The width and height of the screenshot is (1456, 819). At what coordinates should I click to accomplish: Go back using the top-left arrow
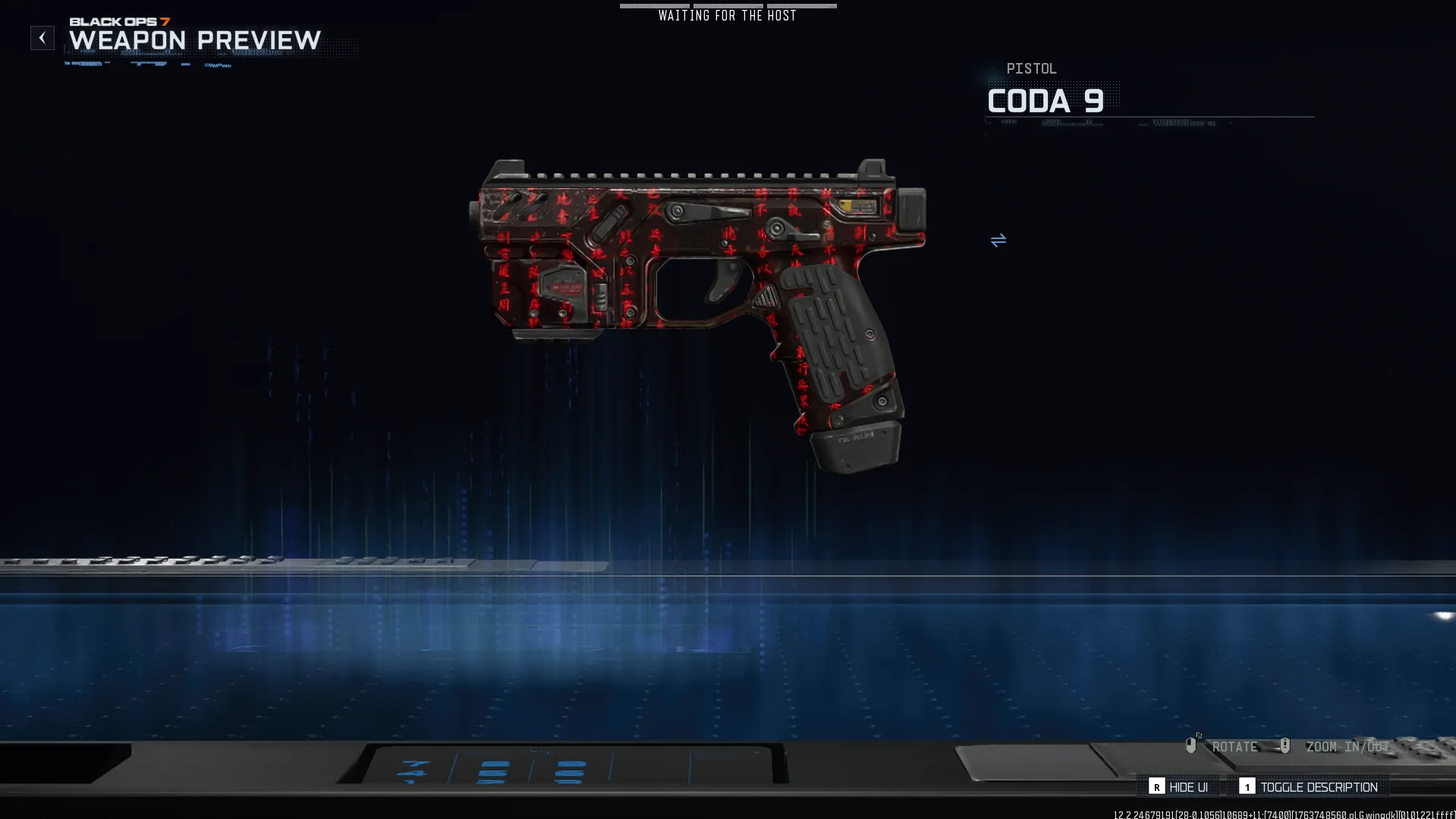click(x=42, y=38)
